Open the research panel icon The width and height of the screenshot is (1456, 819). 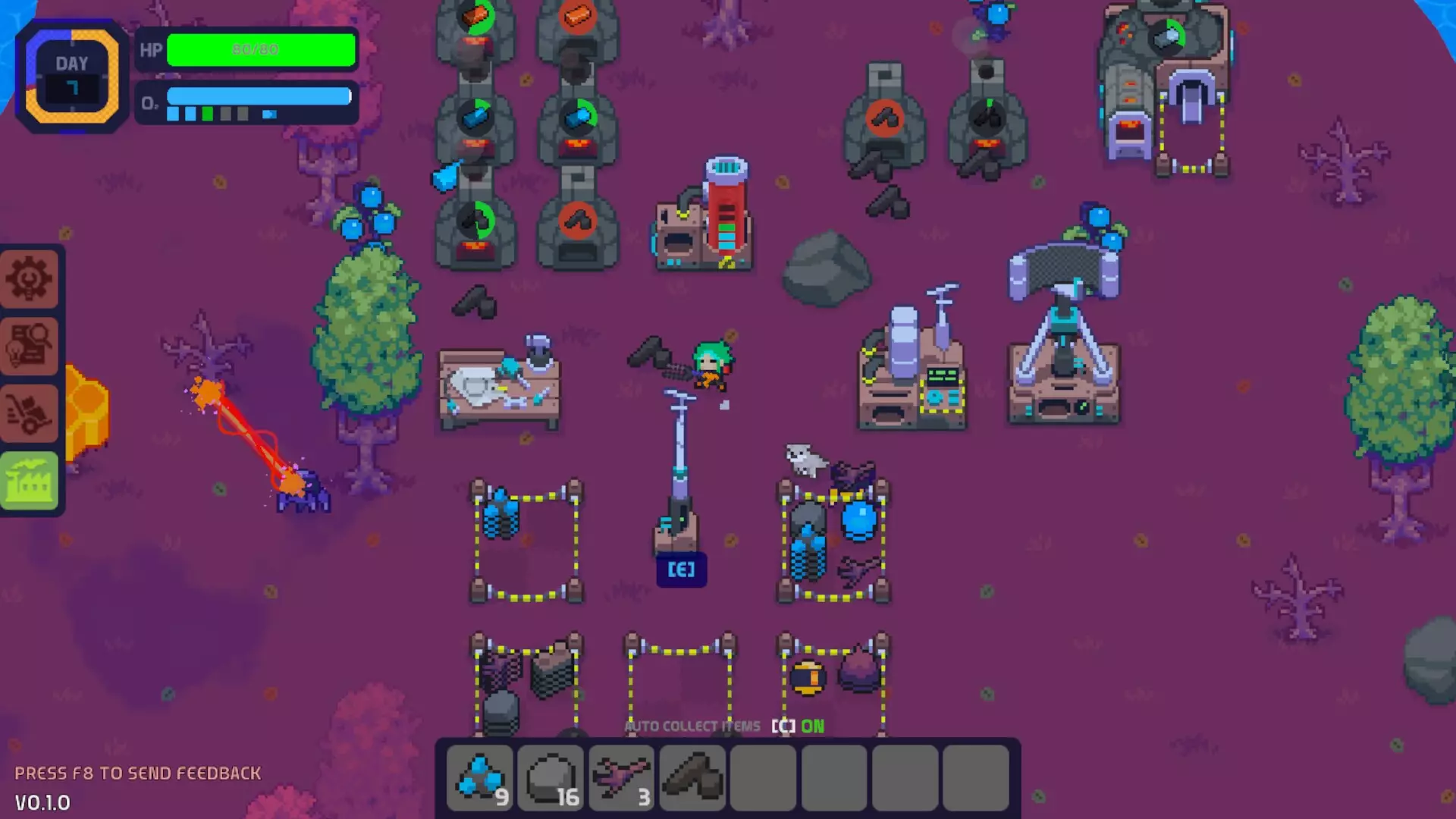point(30,345)
